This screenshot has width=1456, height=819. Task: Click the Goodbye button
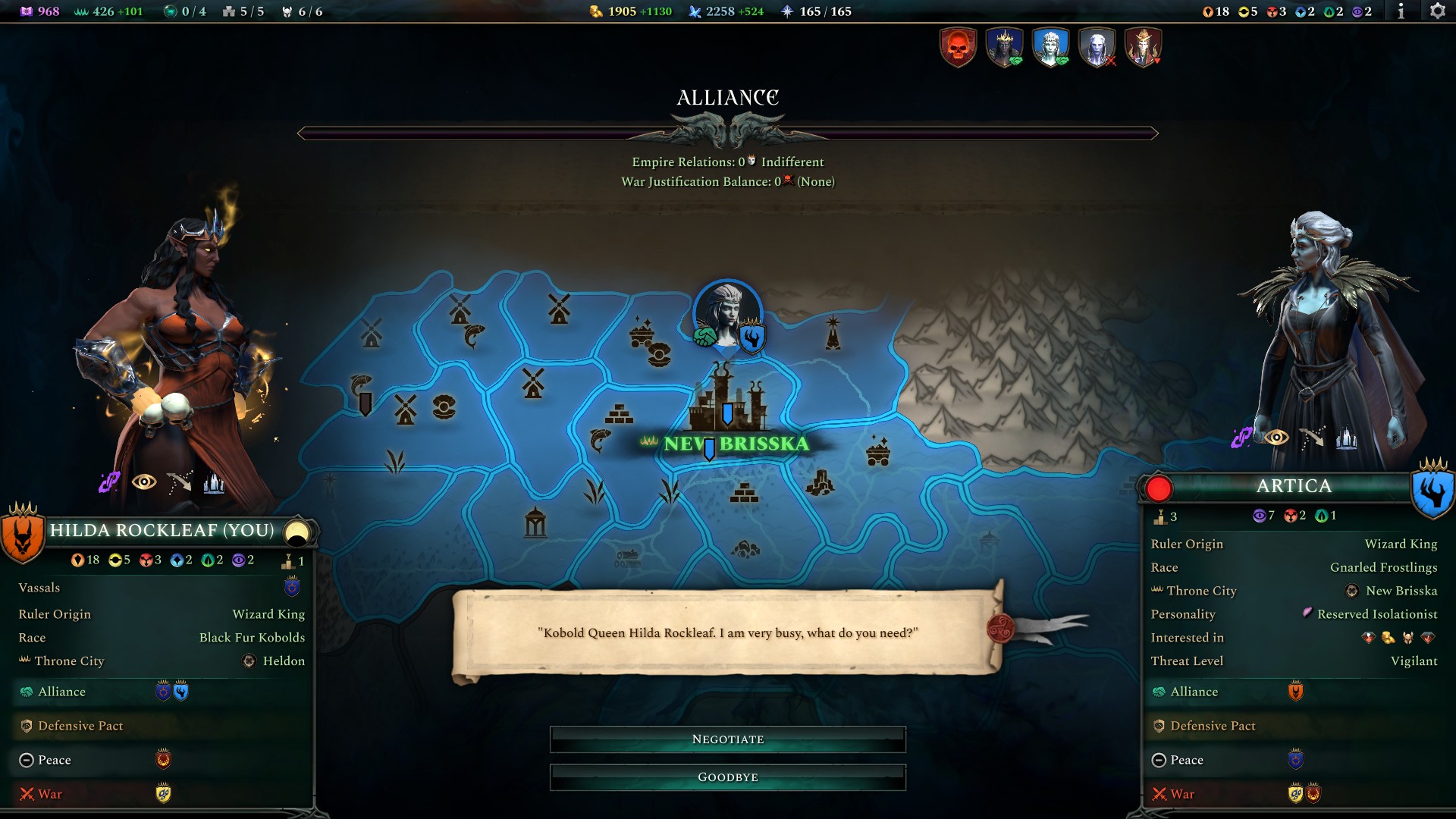727,777
